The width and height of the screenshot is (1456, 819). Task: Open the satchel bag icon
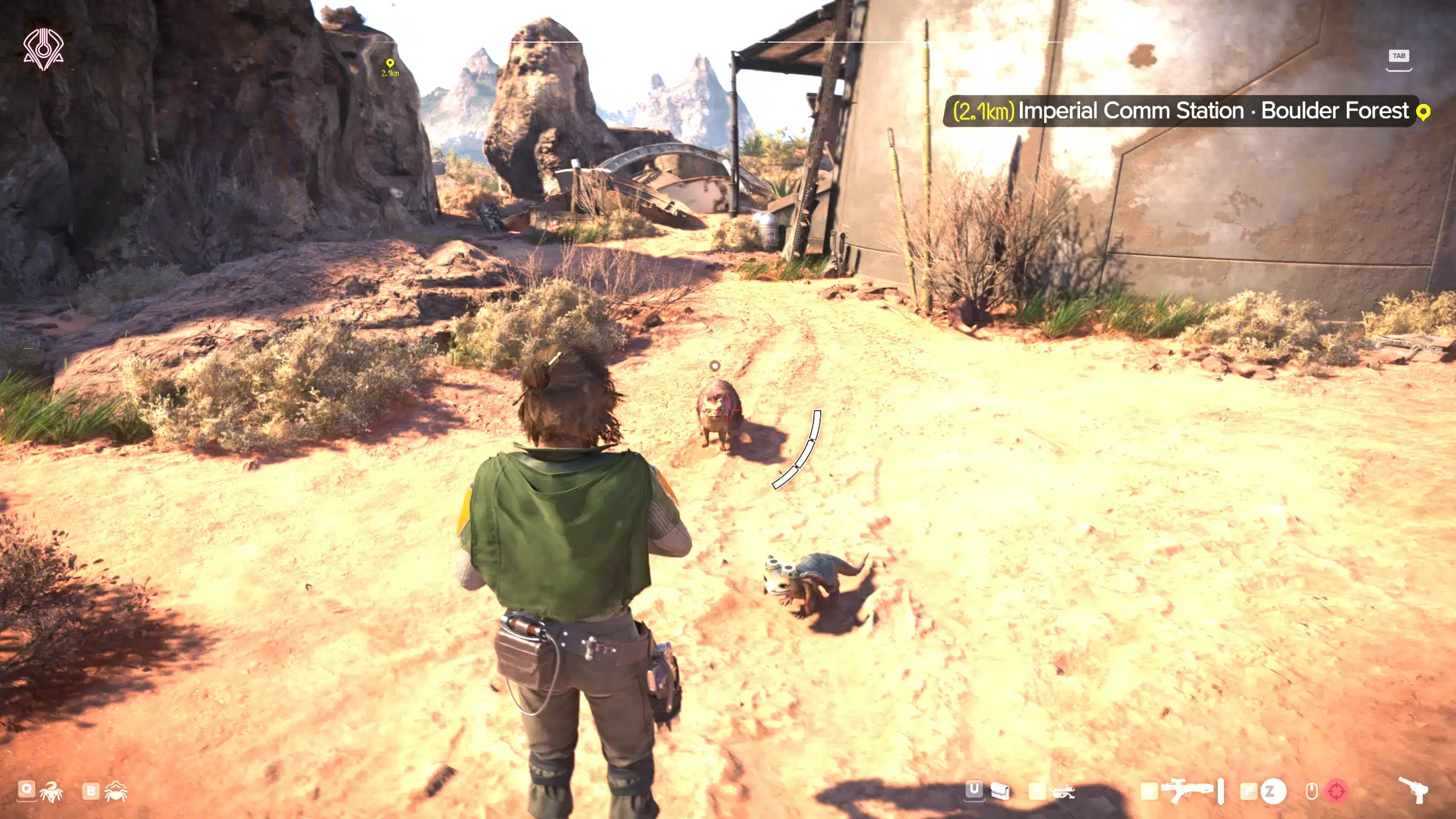click(1000, 791)
